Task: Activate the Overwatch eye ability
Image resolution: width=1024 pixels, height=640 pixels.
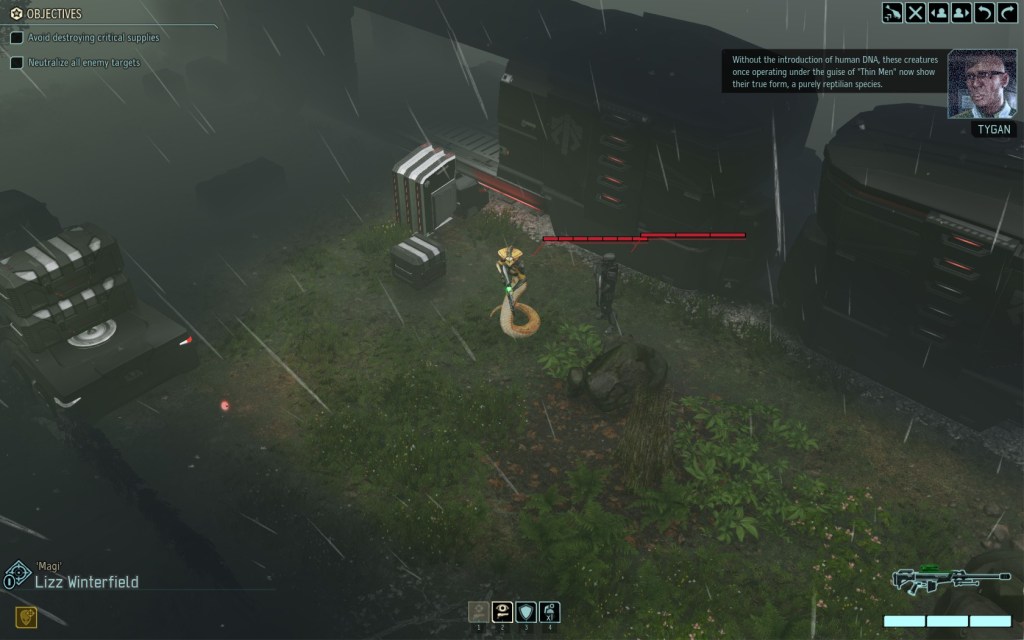Action: pyautogui.click(x=502, y=611)
